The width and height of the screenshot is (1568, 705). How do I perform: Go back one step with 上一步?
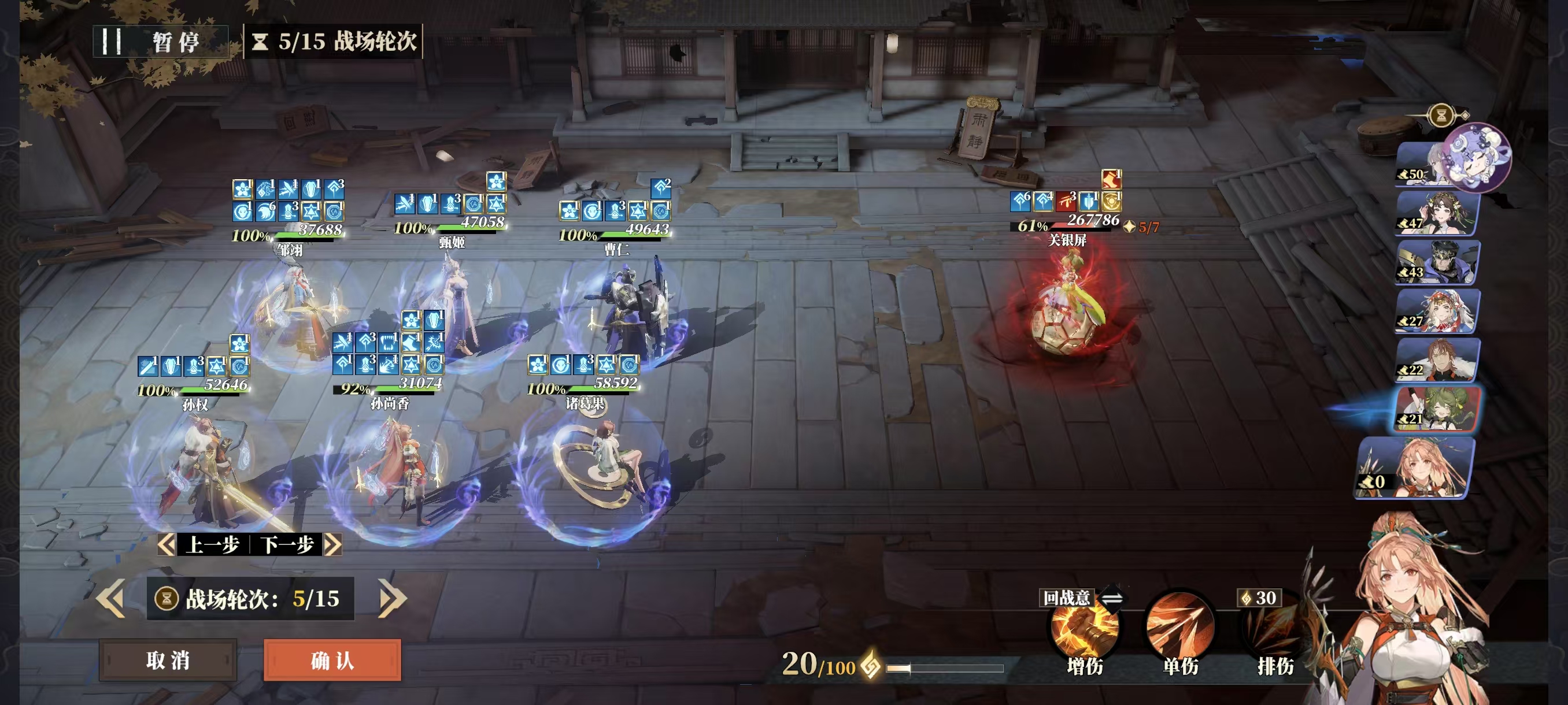(x=204, y=544)
